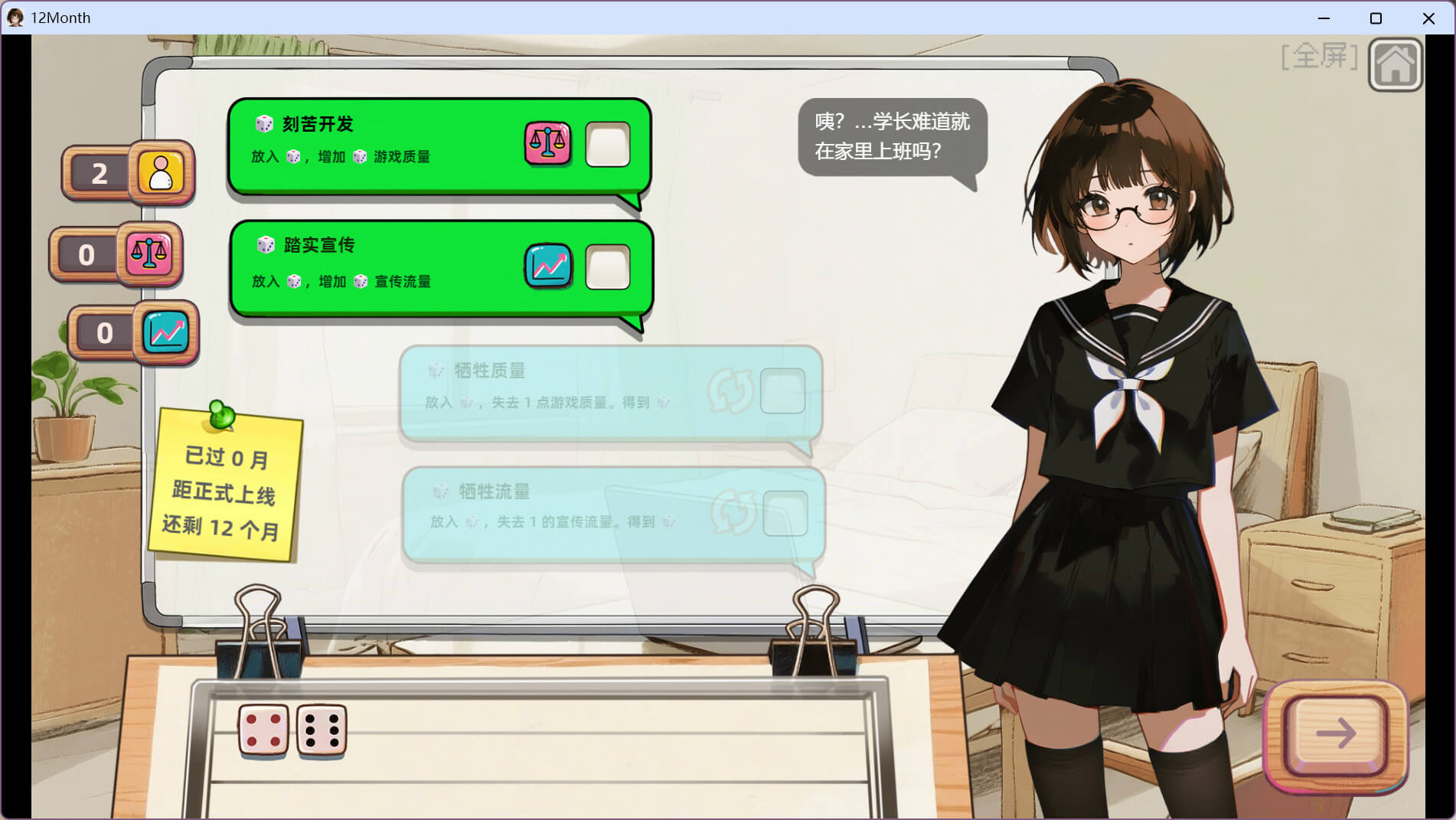Image resolution: width=1456 pixels, height=820 pixels.
Task: Close the 12Month window
Action: click(x=1428, y=18)
